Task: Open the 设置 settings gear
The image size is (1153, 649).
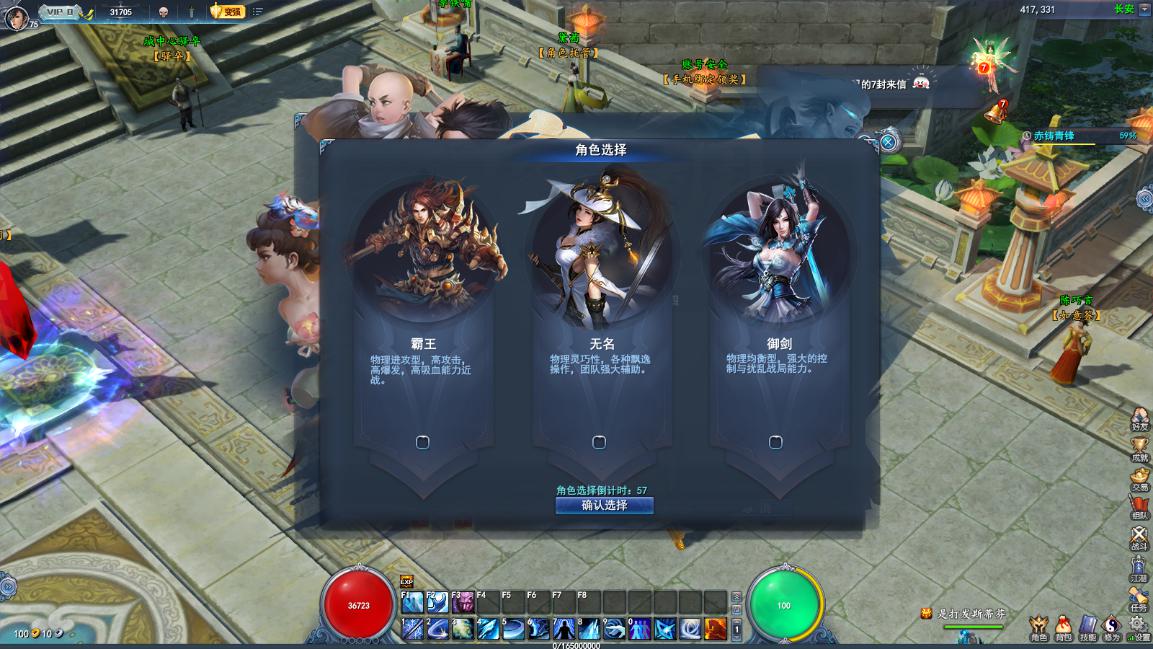Action: pyautogui.click(x=1137, y=626)
